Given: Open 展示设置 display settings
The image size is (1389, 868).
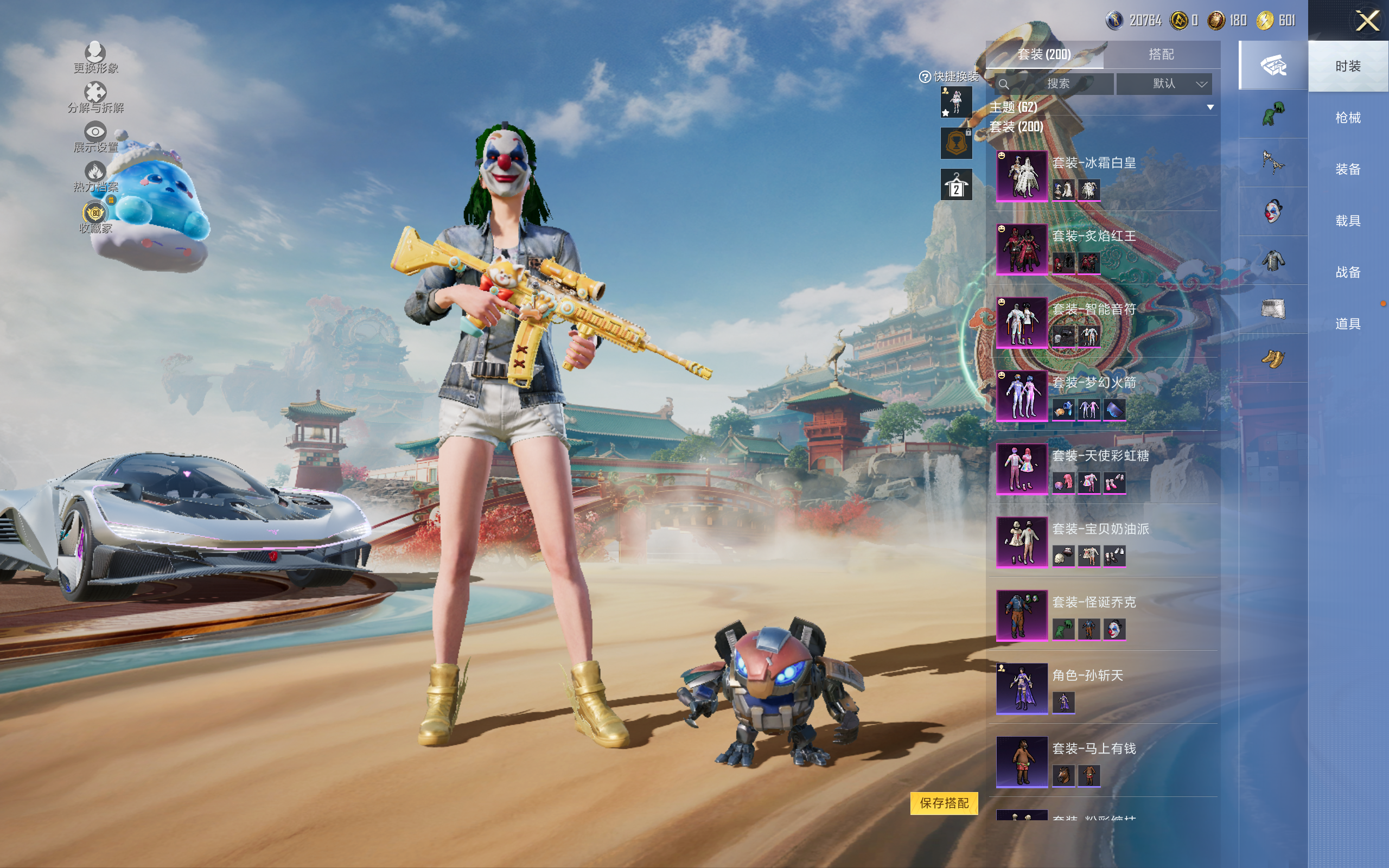Looking at the screenshot, I should pyautogui.click(x=95, y=137).
